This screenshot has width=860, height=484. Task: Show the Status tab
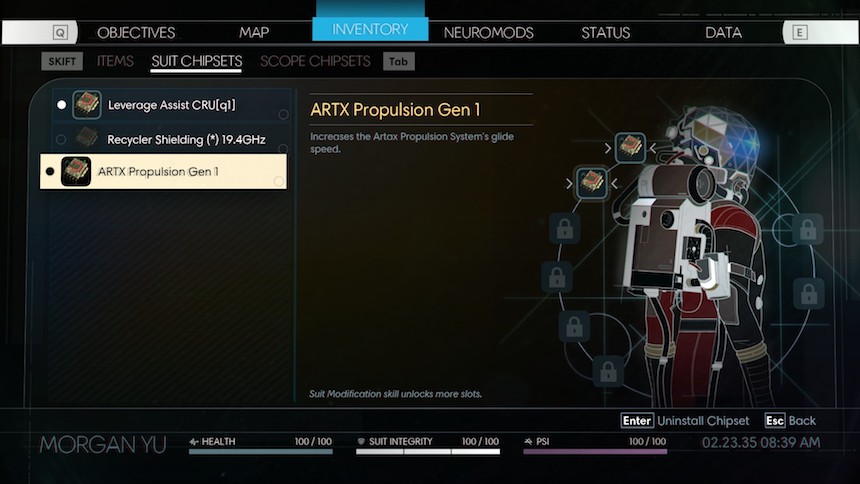[x=608, y=32]
